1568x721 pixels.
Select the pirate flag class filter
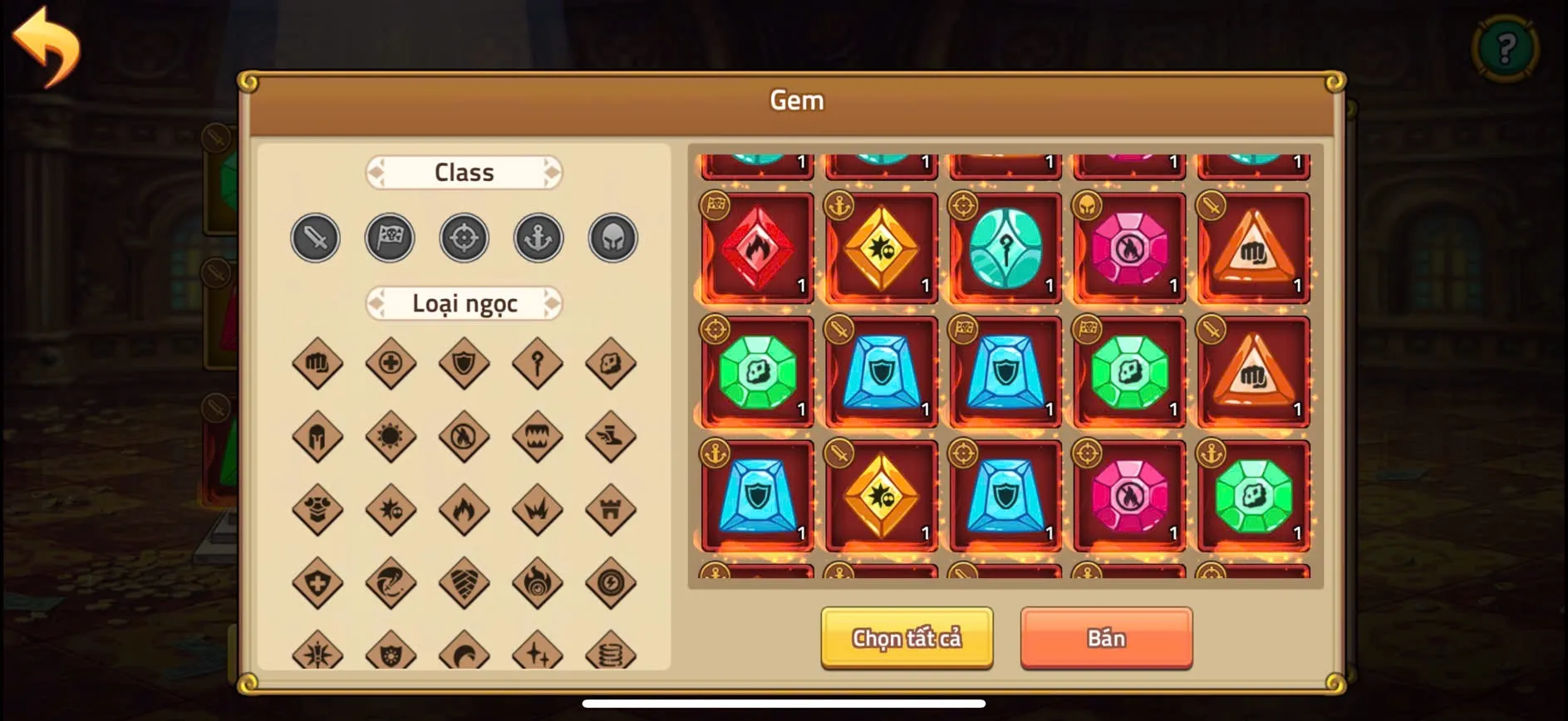click(389, 238)
